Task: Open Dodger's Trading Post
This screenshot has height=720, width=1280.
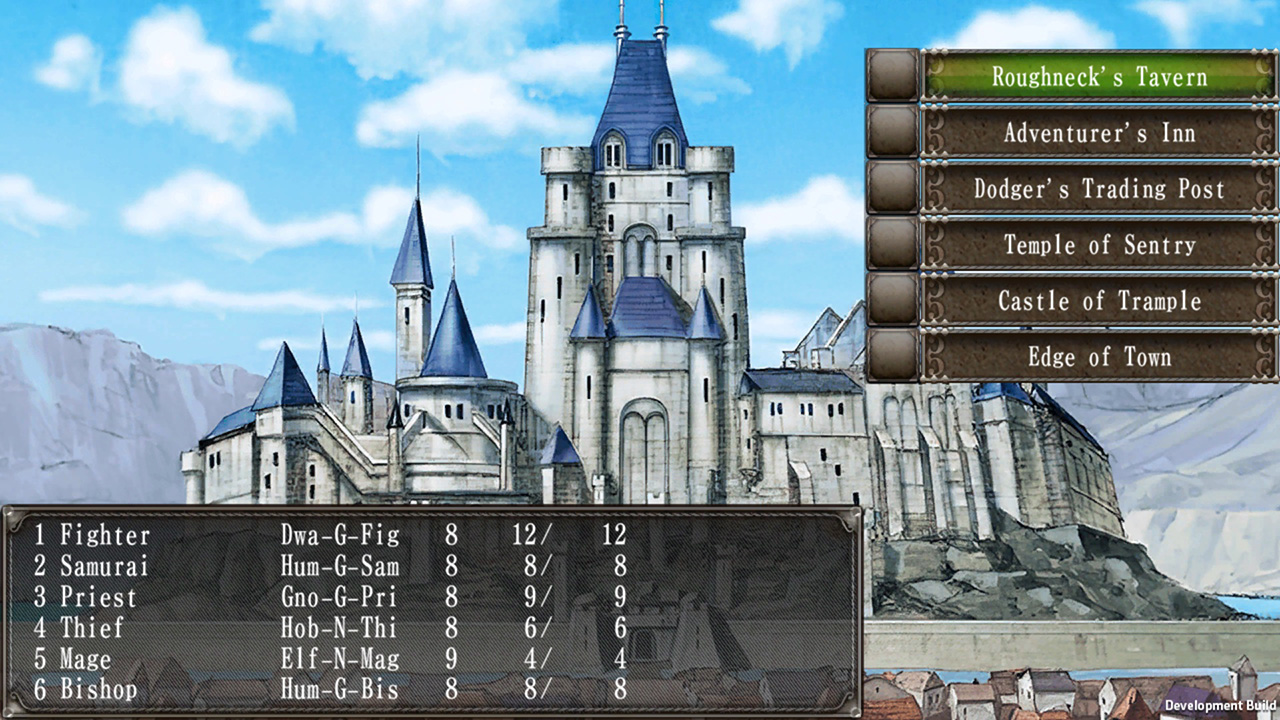Action: coord(1100,189)
